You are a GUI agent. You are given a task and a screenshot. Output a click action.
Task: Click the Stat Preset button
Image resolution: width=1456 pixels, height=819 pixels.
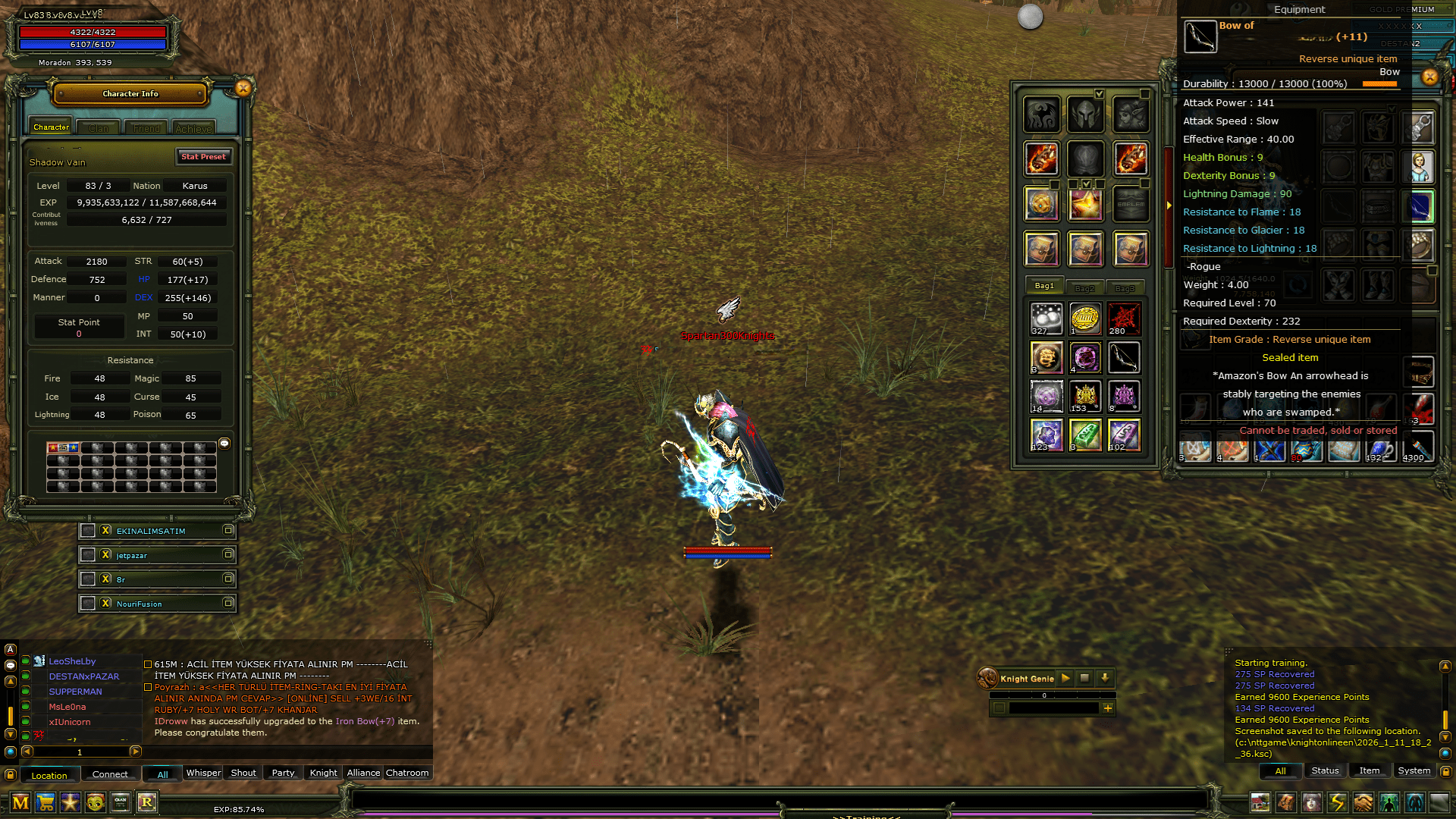tap(203, 157)
